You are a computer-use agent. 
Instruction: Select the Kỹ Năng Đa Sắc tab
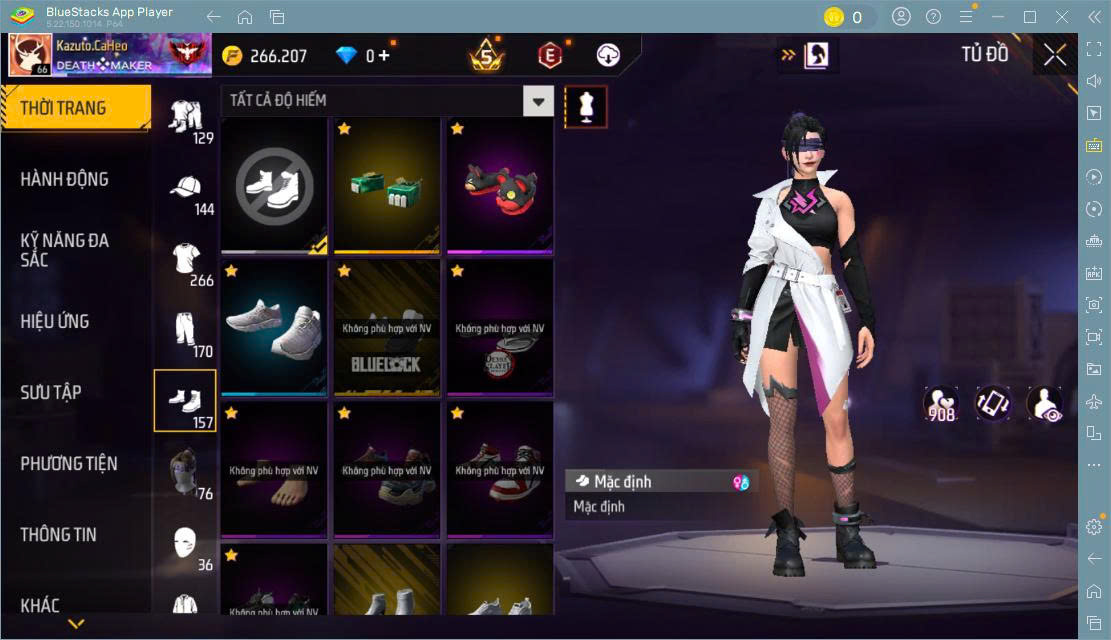(65, 250)
